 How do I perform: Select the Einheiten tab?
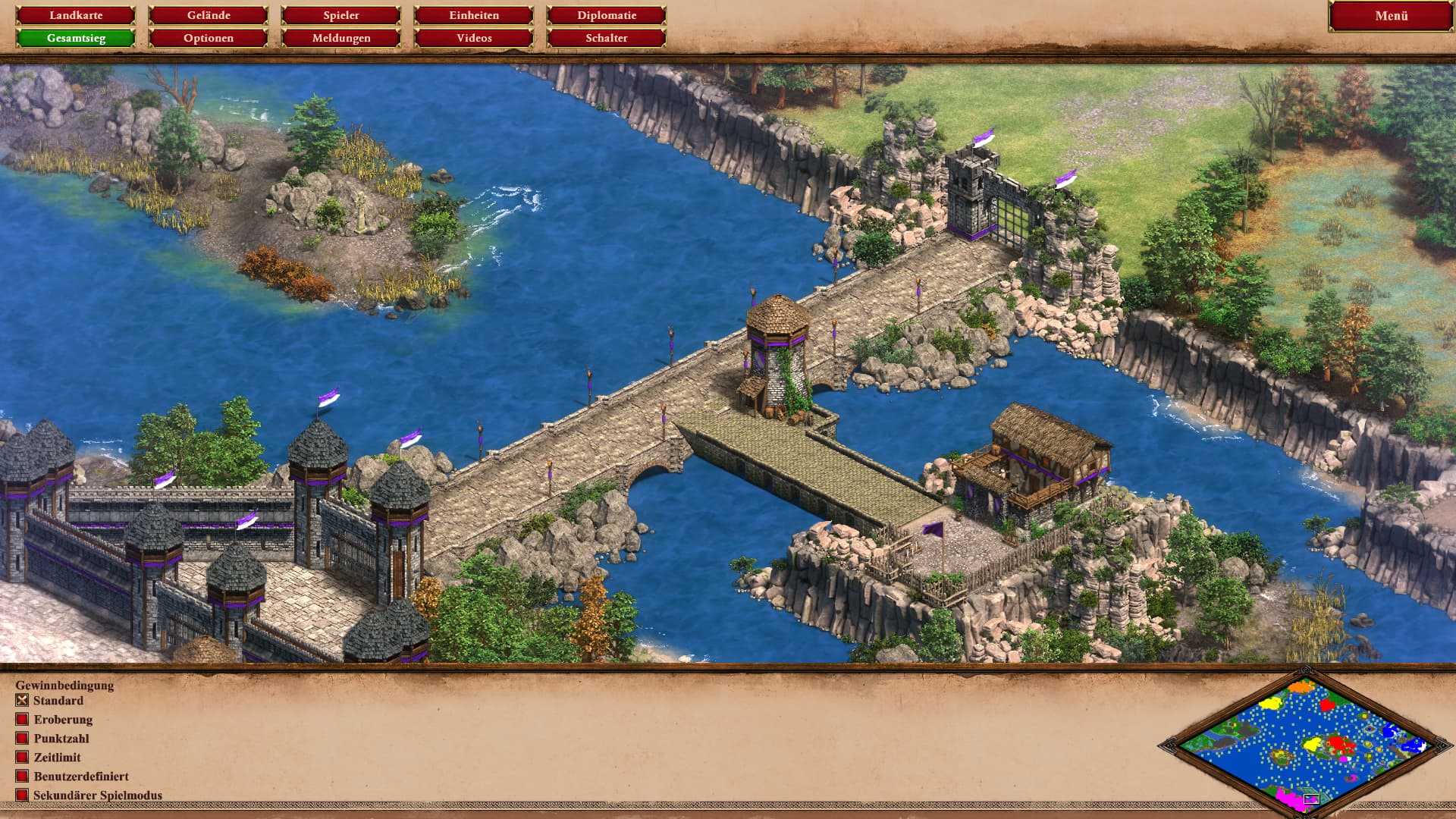474,15
